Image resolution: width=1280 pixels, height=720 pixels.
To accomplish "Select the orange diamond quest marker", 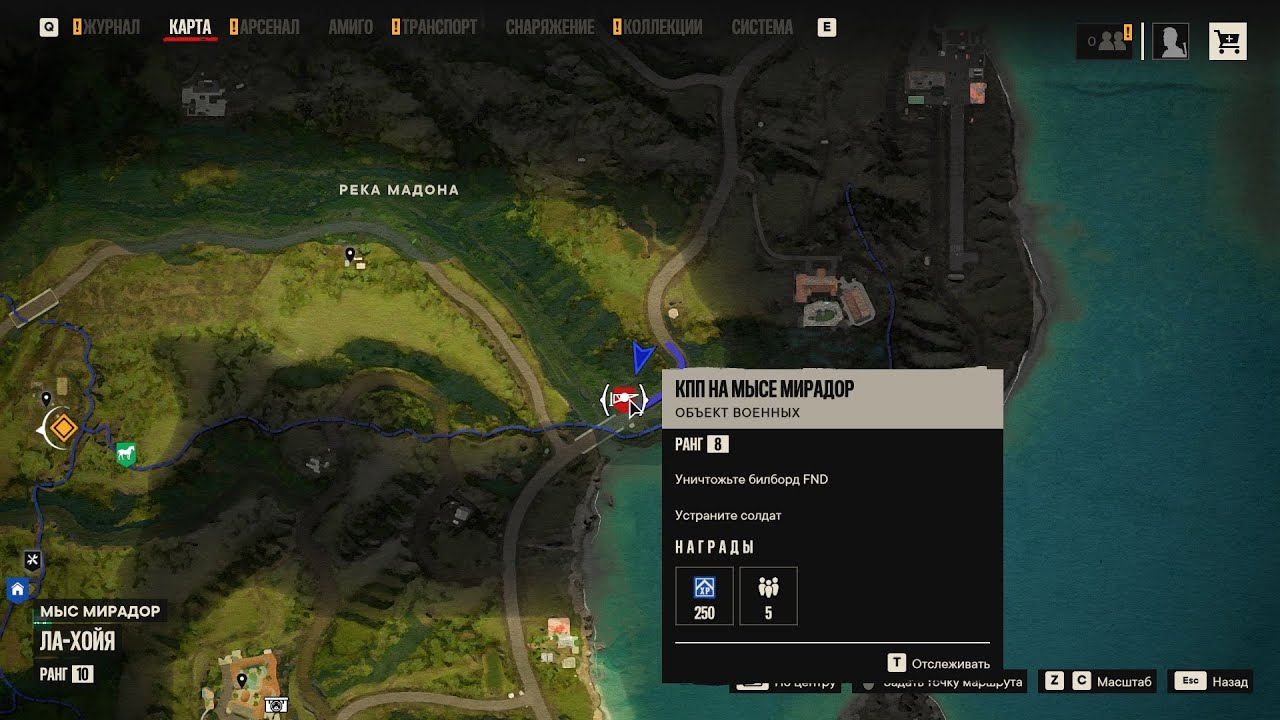I will pyautogui.click(x=63, y=428).
